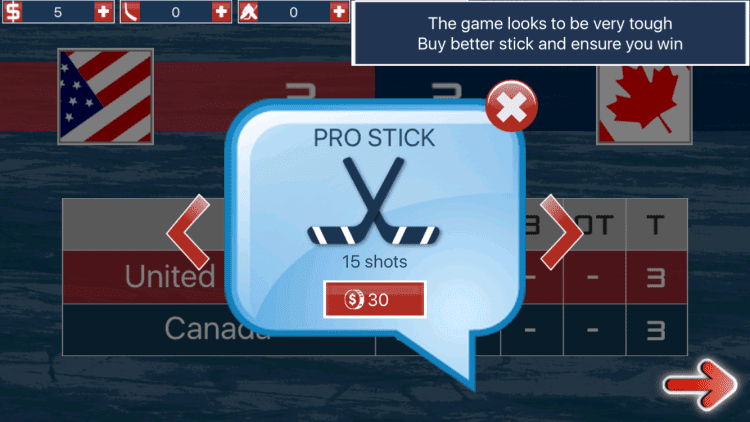This screenshot has width=750, height=422.
Task: Add more goalies with the plus button
Action: [338, 12]
